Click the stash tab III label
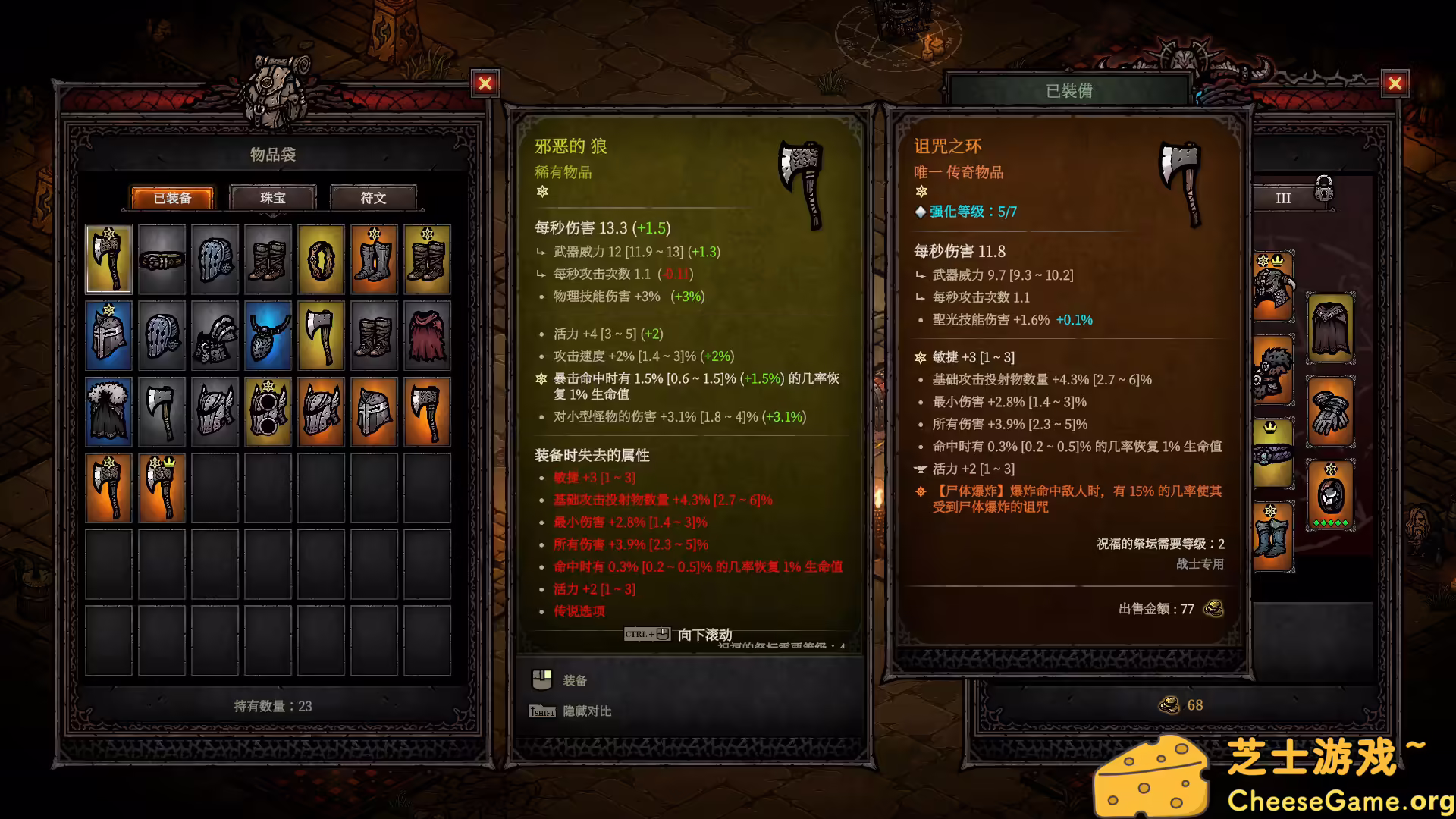Viewport: 1456px width, 819px height. coord(1283,198)
